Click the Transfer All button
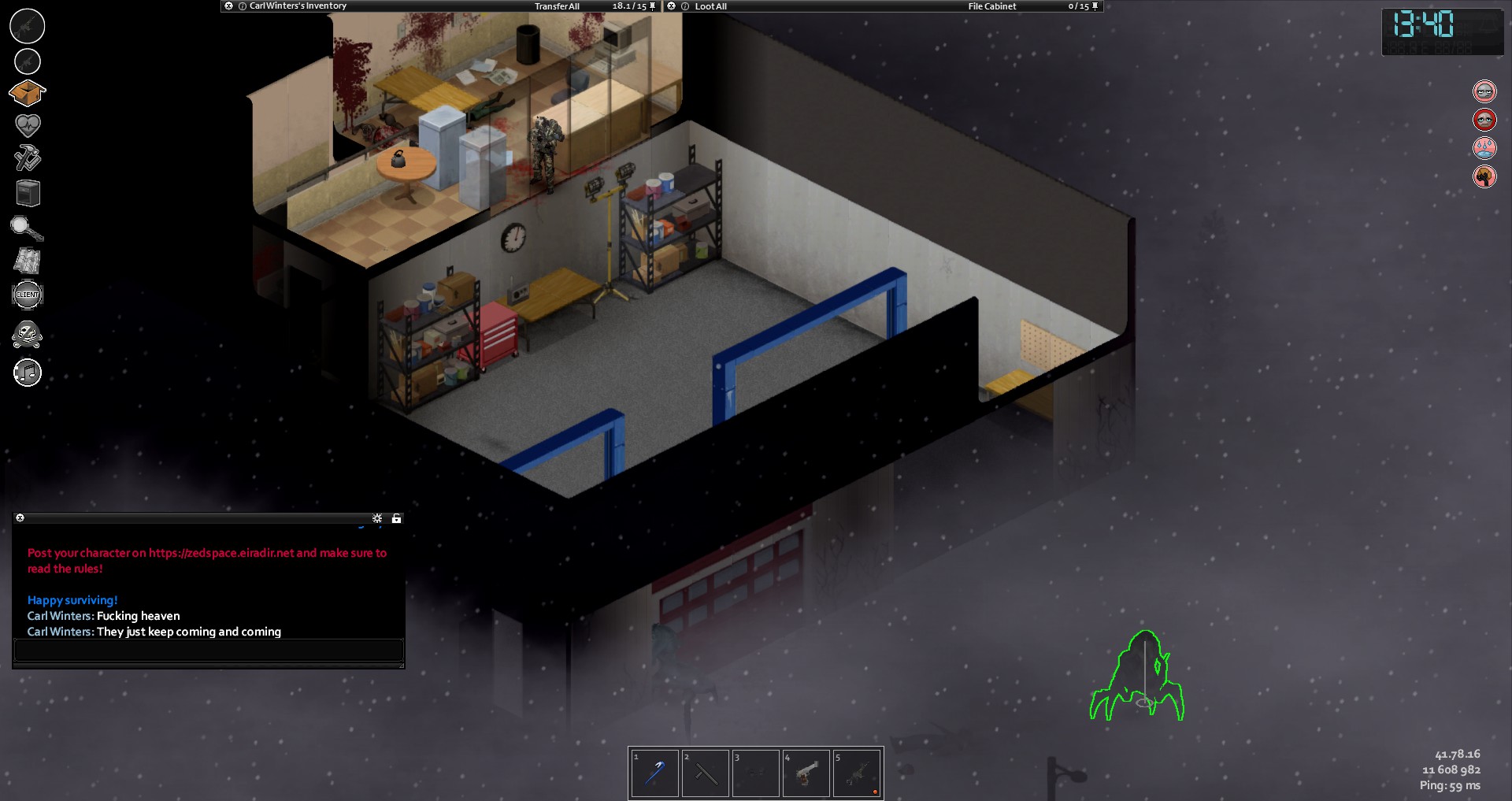Image resolution: width=1512 pixels, height=801 pixels. [557, 6]
